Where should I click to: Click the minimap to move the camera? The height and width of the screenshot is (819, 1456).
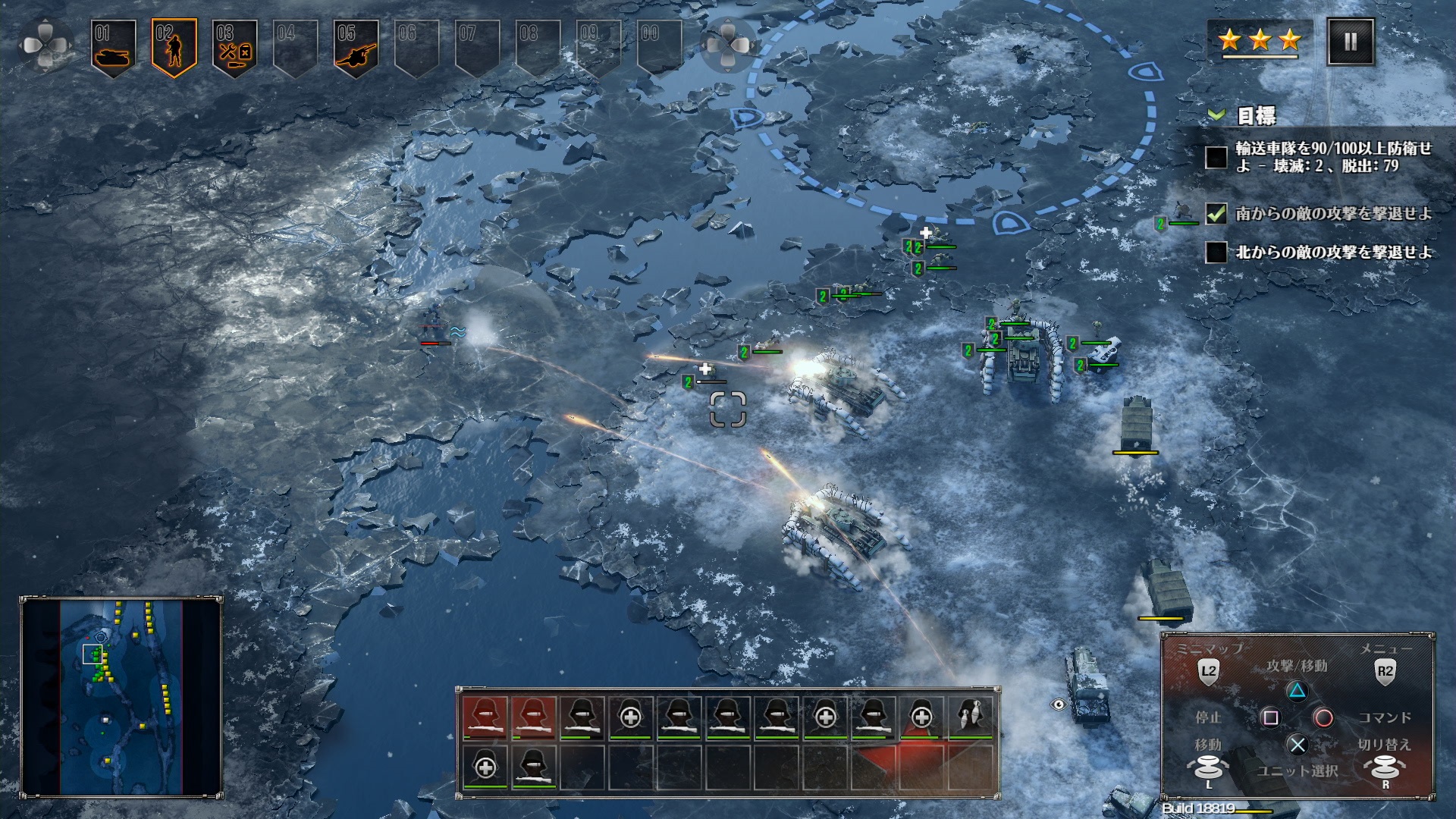click(x=121, y=696)
